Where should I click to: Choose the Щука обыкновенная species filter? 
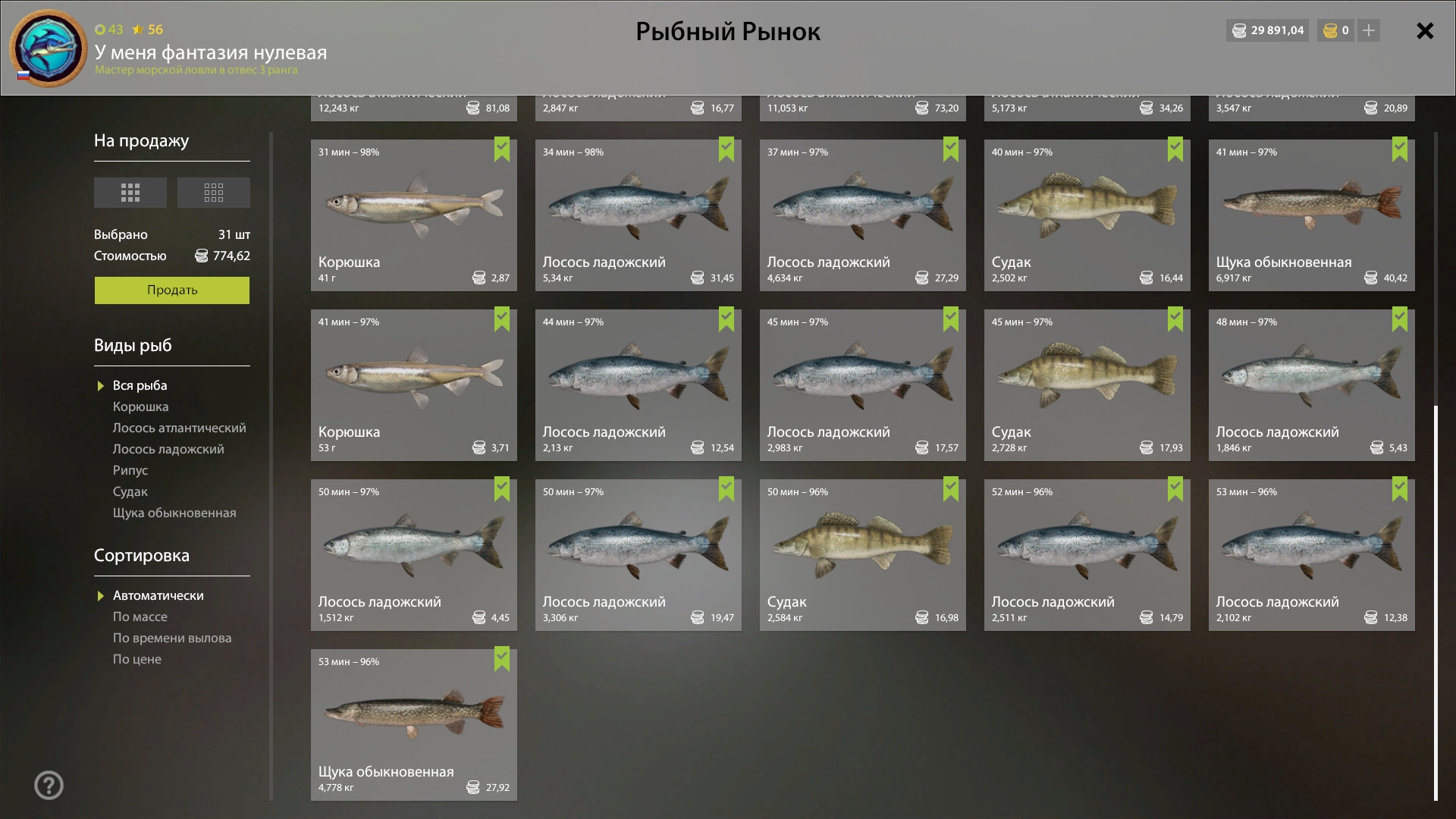[174, 513]
